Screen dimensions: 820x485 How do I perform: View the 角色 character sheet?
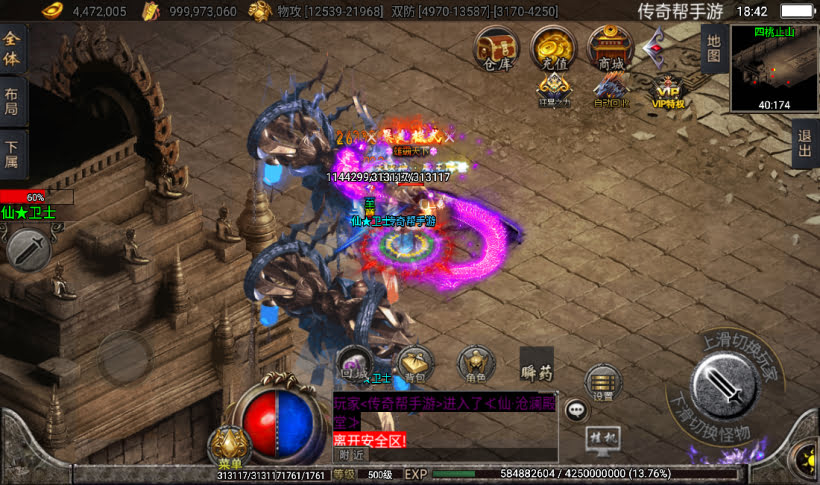[476, 364]
